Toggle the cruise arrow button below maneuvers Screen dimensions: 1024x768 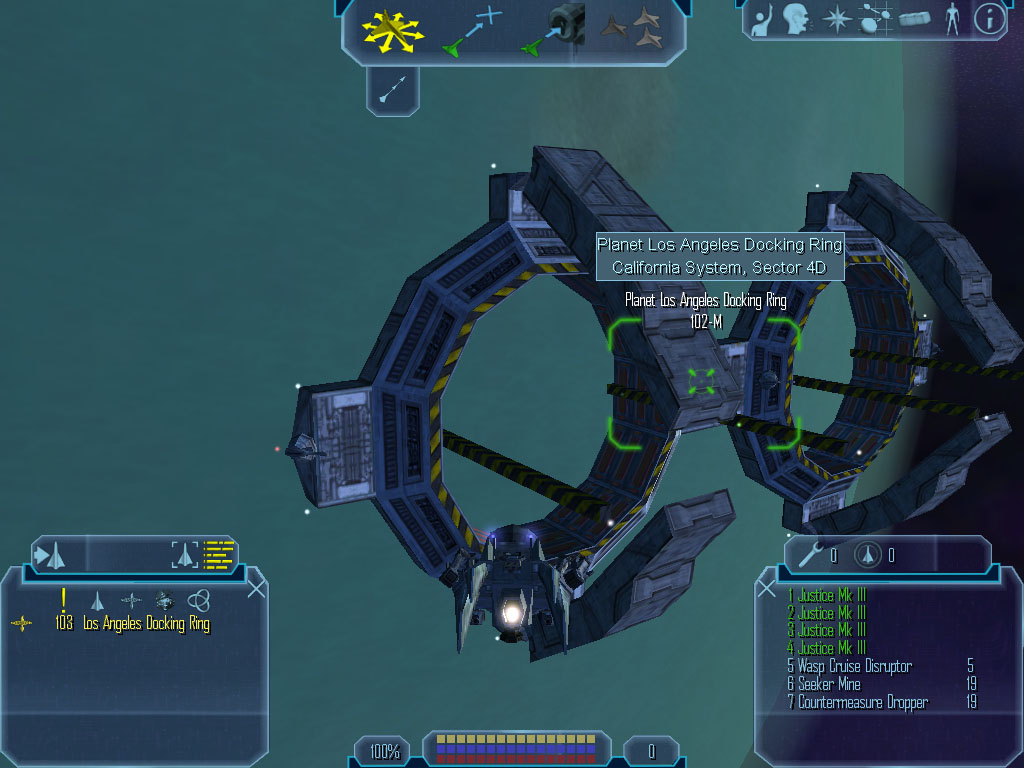393,90
